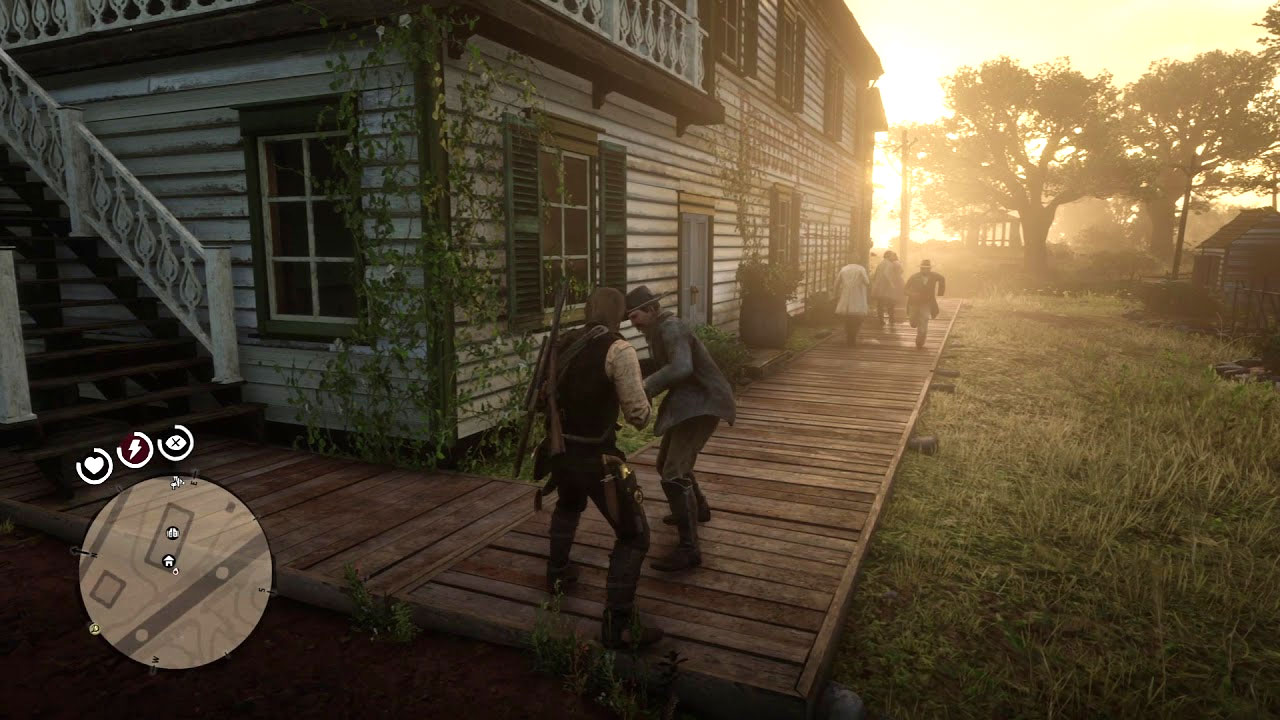Click the house shelter icon on the minimap

pos(169,562)
